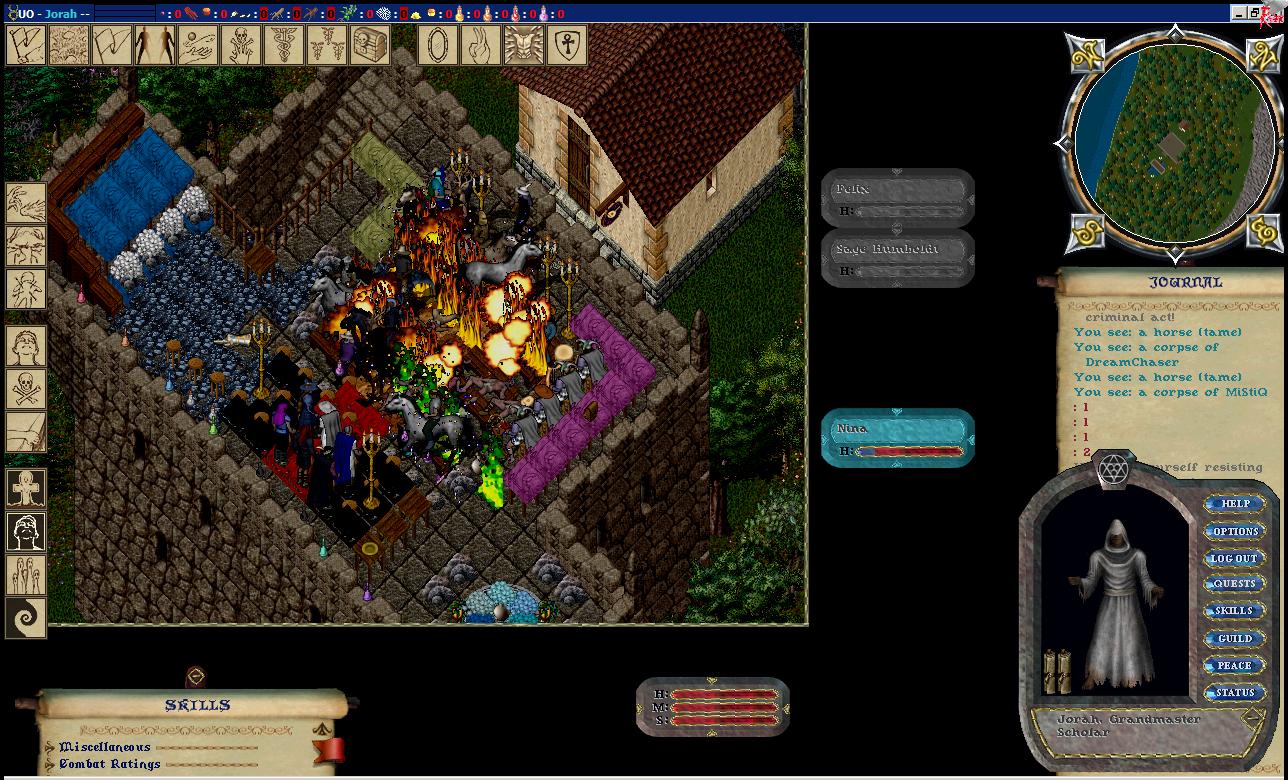Use the skull and crossbones skill icon

click(x=26, y=389)
